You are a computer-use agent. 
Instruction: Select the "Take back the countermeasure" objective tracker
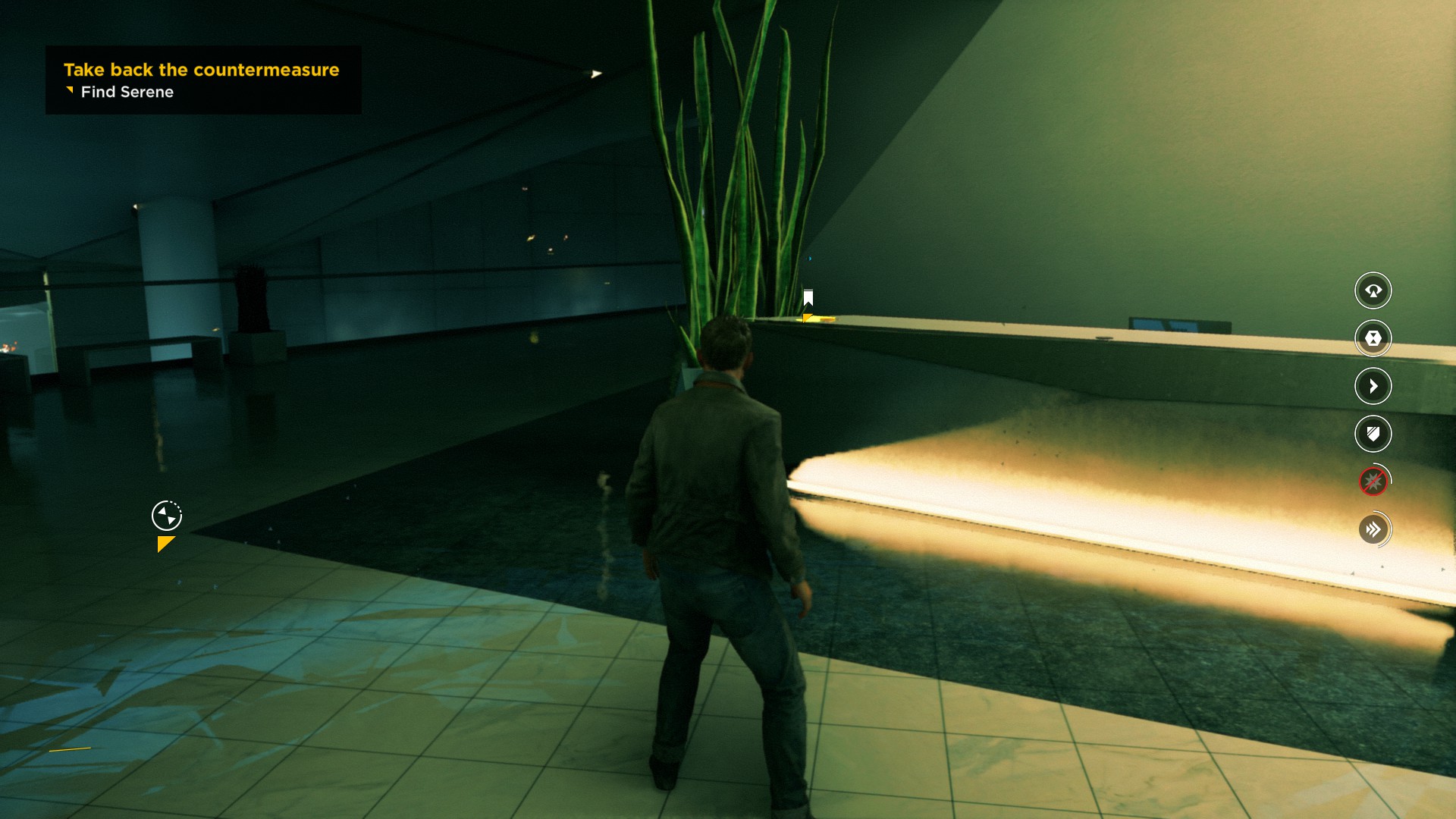[202, 71]
